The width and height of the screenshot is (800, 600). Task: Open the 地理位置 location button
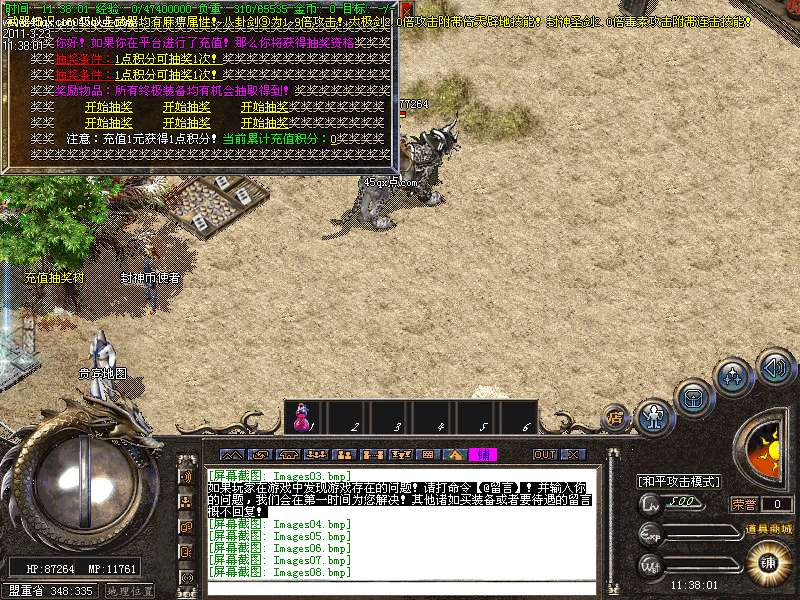click(130, 591)
